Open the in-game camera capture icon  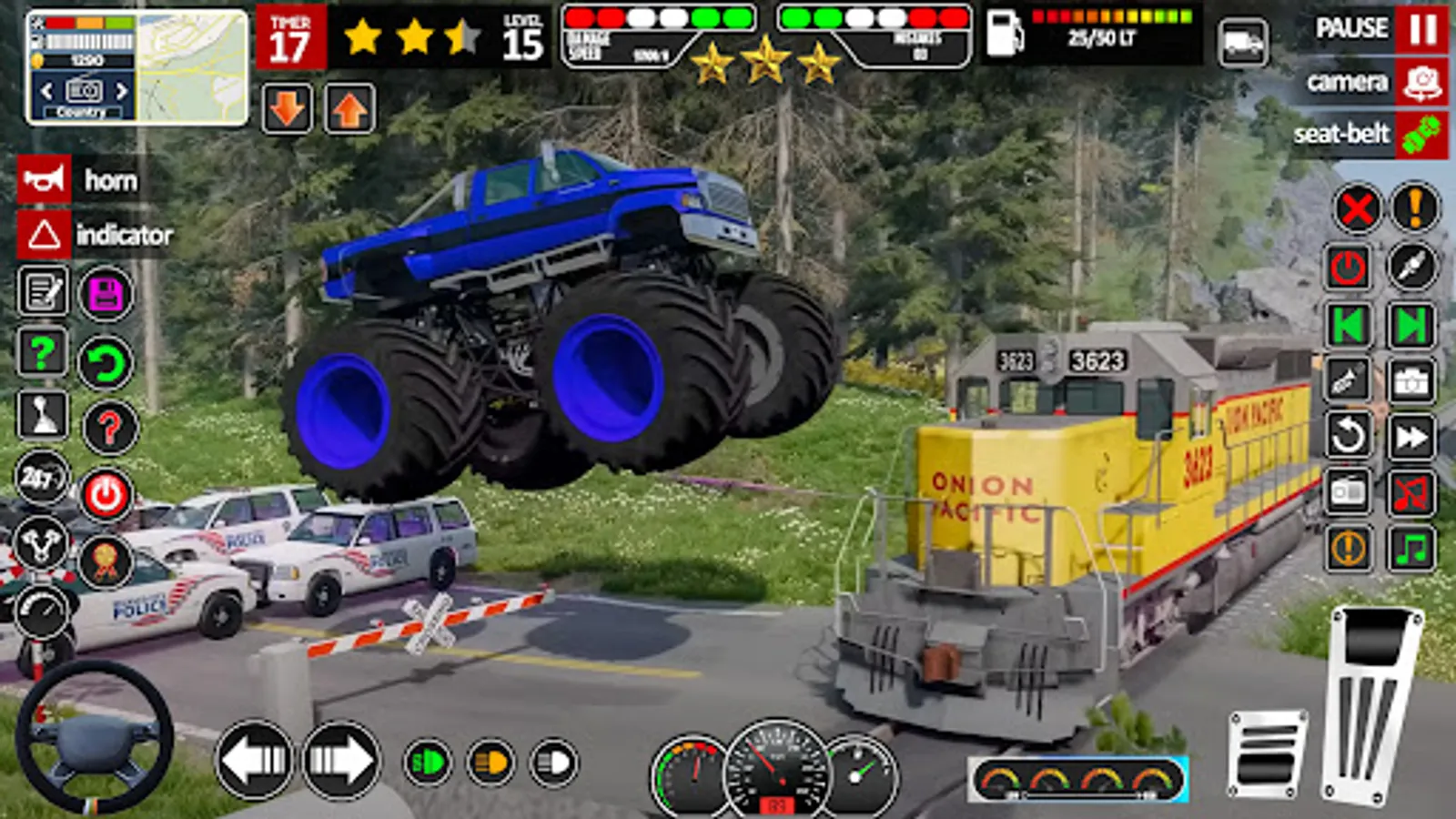point(1412,380)
